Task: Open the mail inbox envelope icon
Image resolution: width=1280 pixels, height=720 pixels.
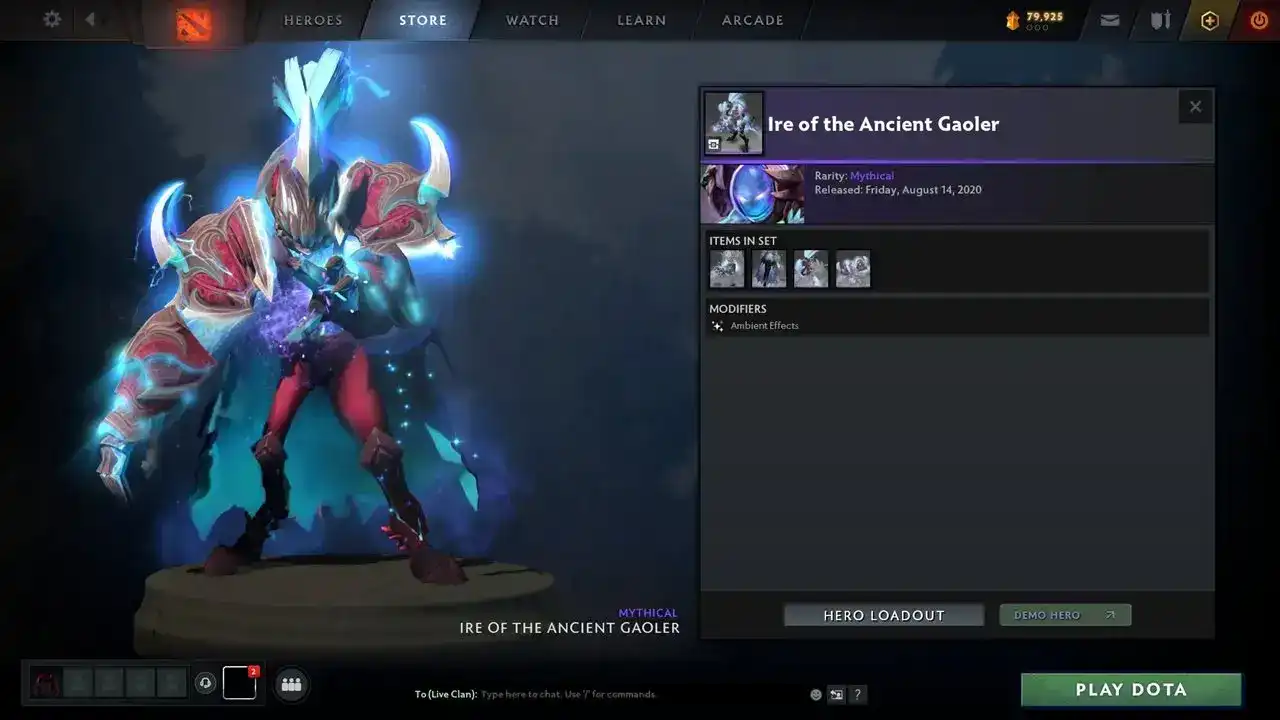Action: click(1110, 20)
